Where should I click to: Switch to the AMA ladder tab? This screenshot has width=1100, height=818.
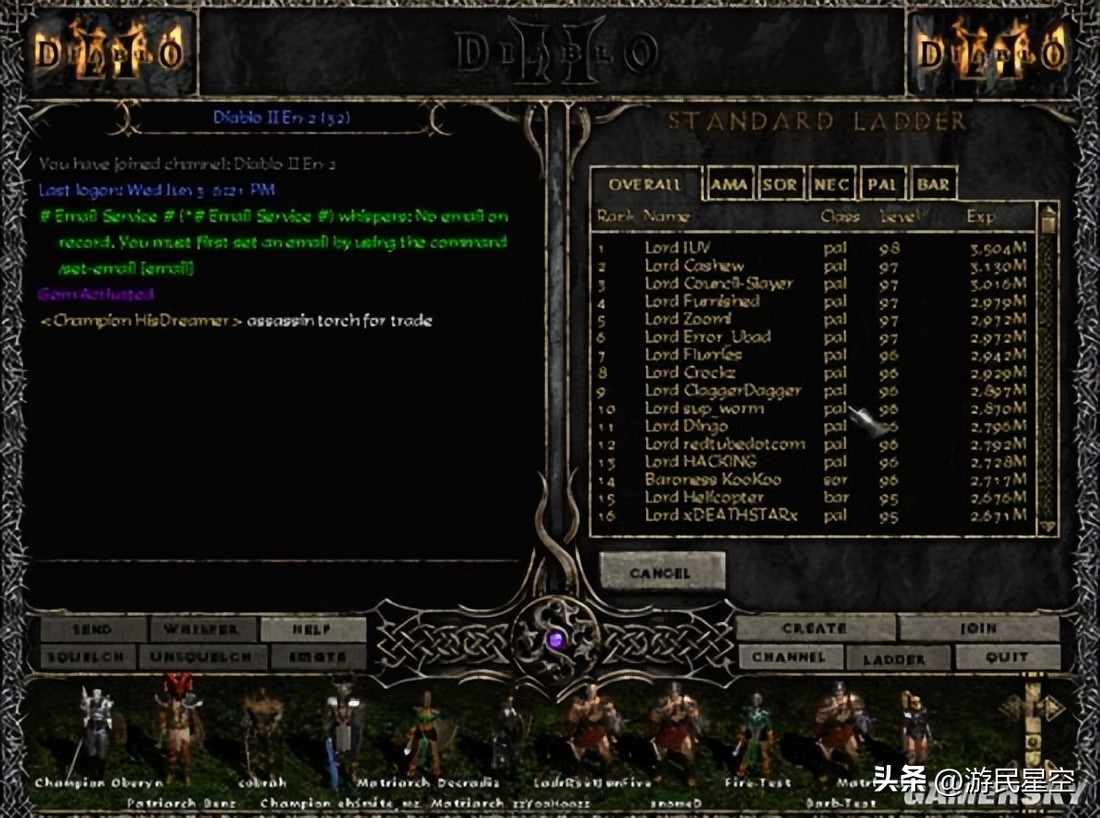pos(729,185)
